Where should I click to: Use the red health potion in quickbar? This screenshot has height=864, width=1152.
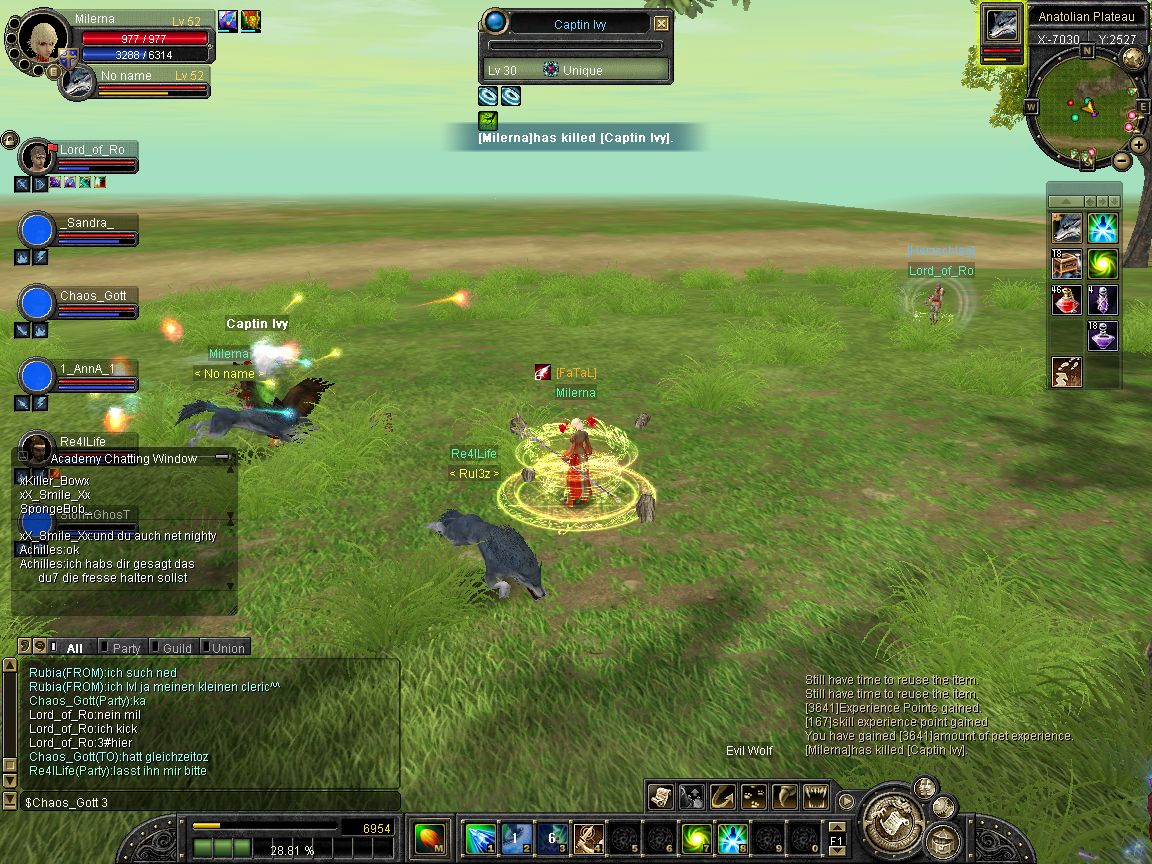pos(1066,299)
